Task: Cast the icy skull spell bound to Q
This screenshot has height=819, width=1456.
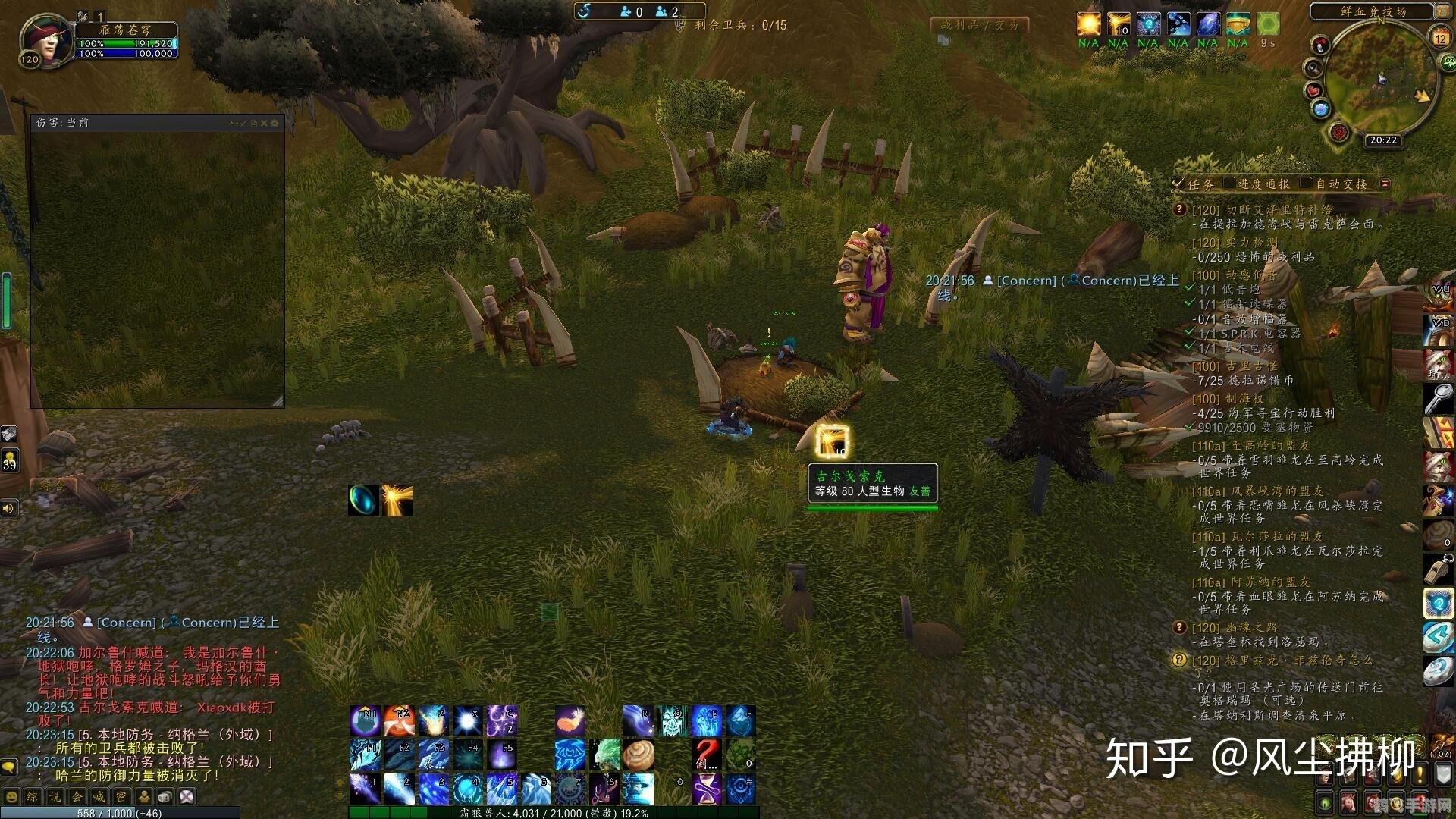Action: [673, 721]
